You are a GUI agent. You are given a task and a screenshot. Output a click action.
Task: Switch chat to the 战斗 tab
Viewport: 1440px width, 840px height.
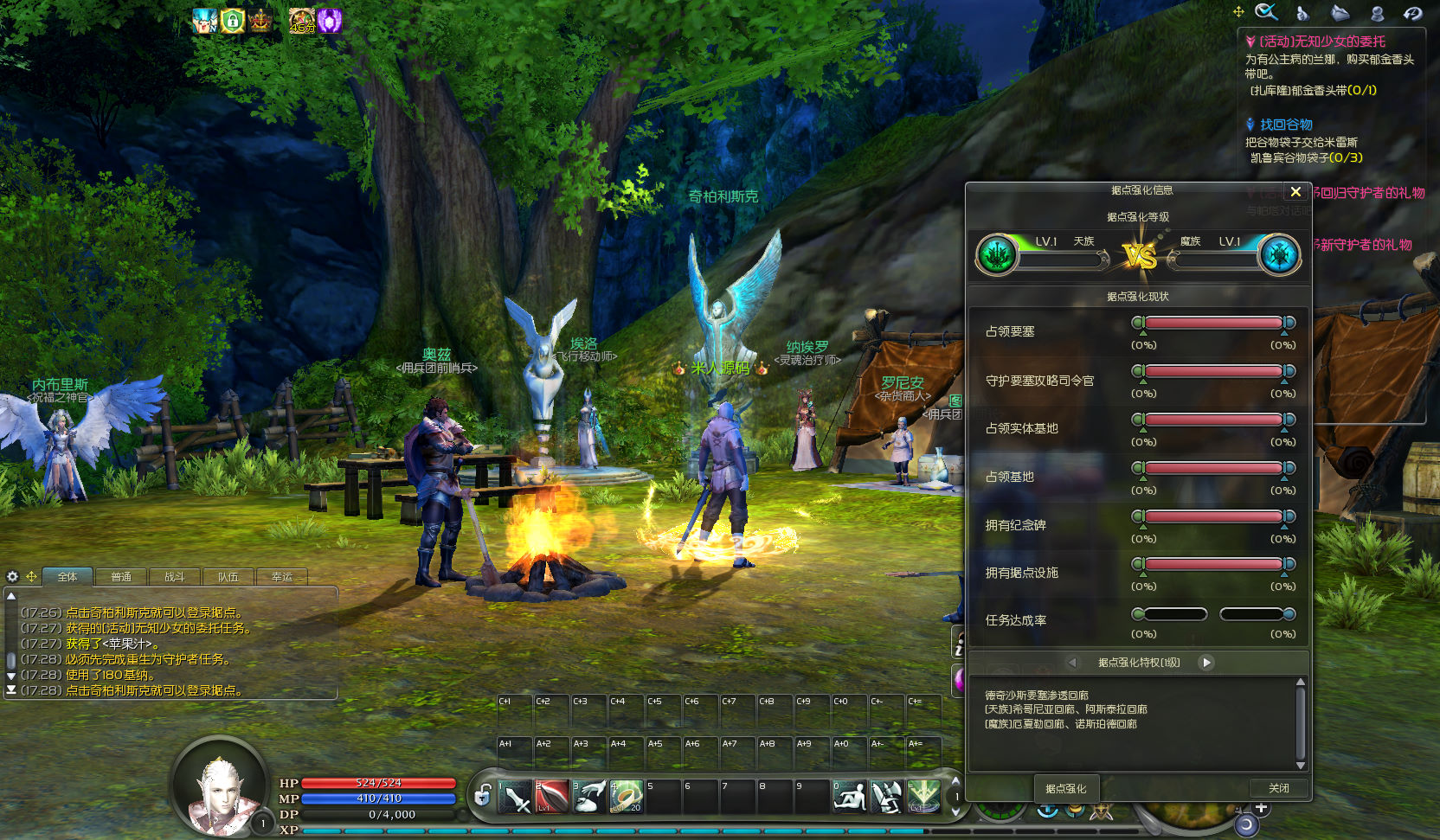(x=175, y=577)
